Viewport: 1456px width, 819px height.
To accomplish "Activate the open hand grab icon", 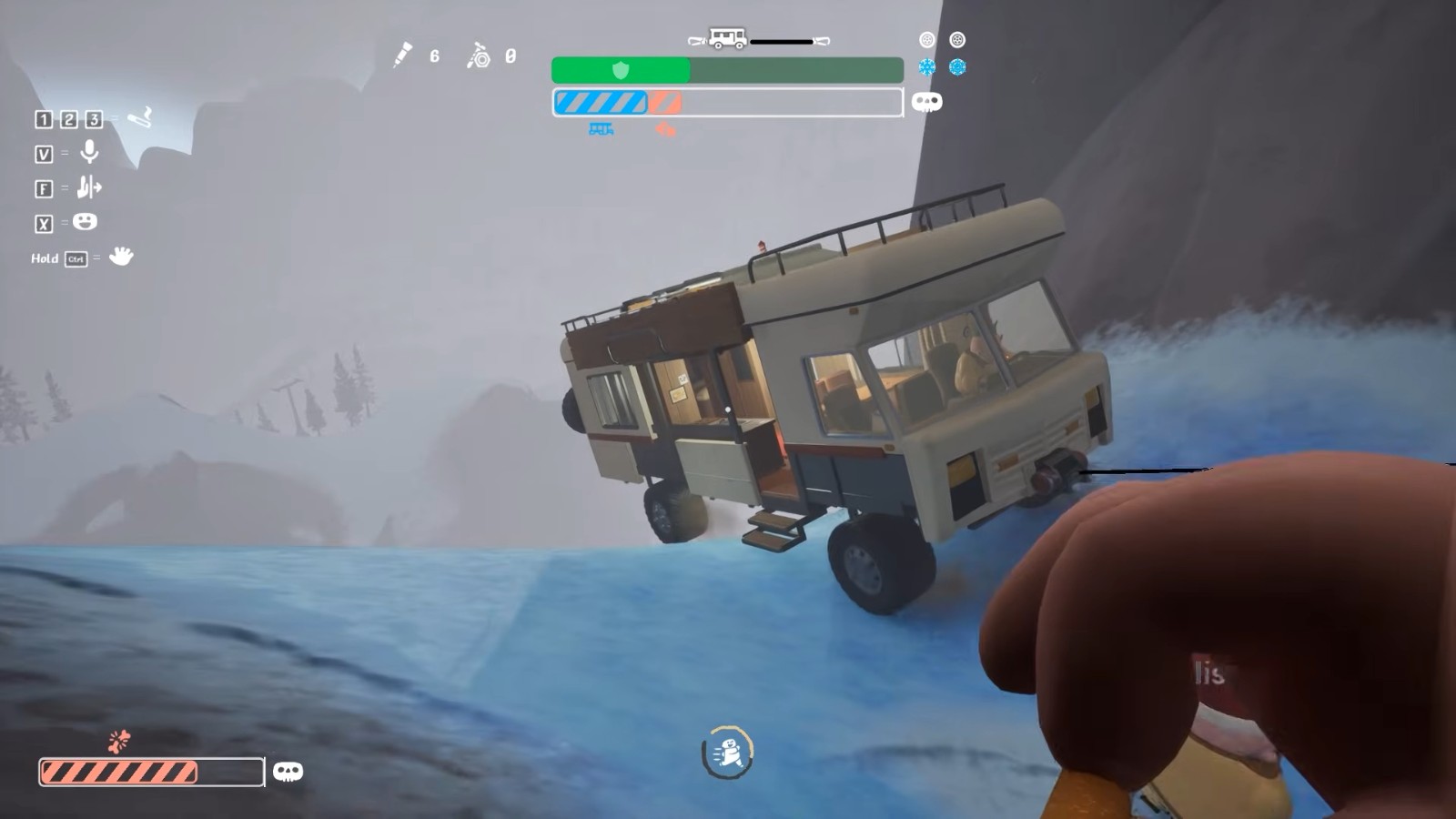I will [120, 257].
